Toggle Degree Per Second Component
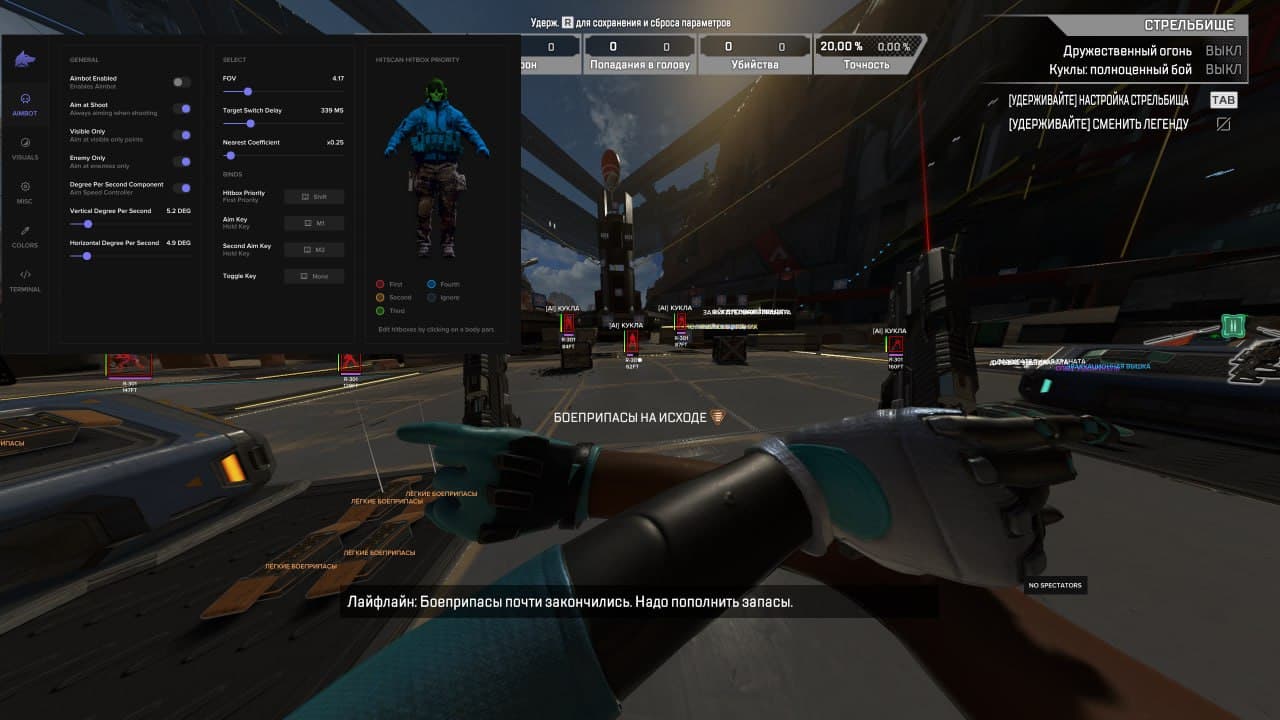Screen dimensions: 1280x720 [182, 187]
